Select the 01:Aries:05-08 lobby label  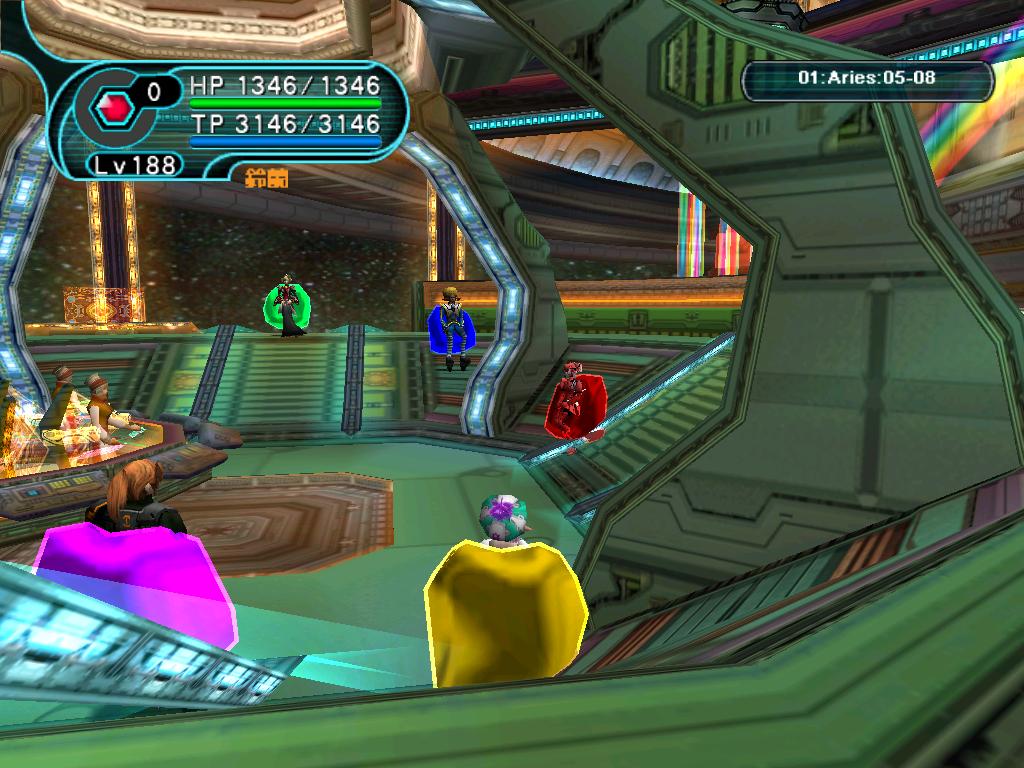[867, 77]
